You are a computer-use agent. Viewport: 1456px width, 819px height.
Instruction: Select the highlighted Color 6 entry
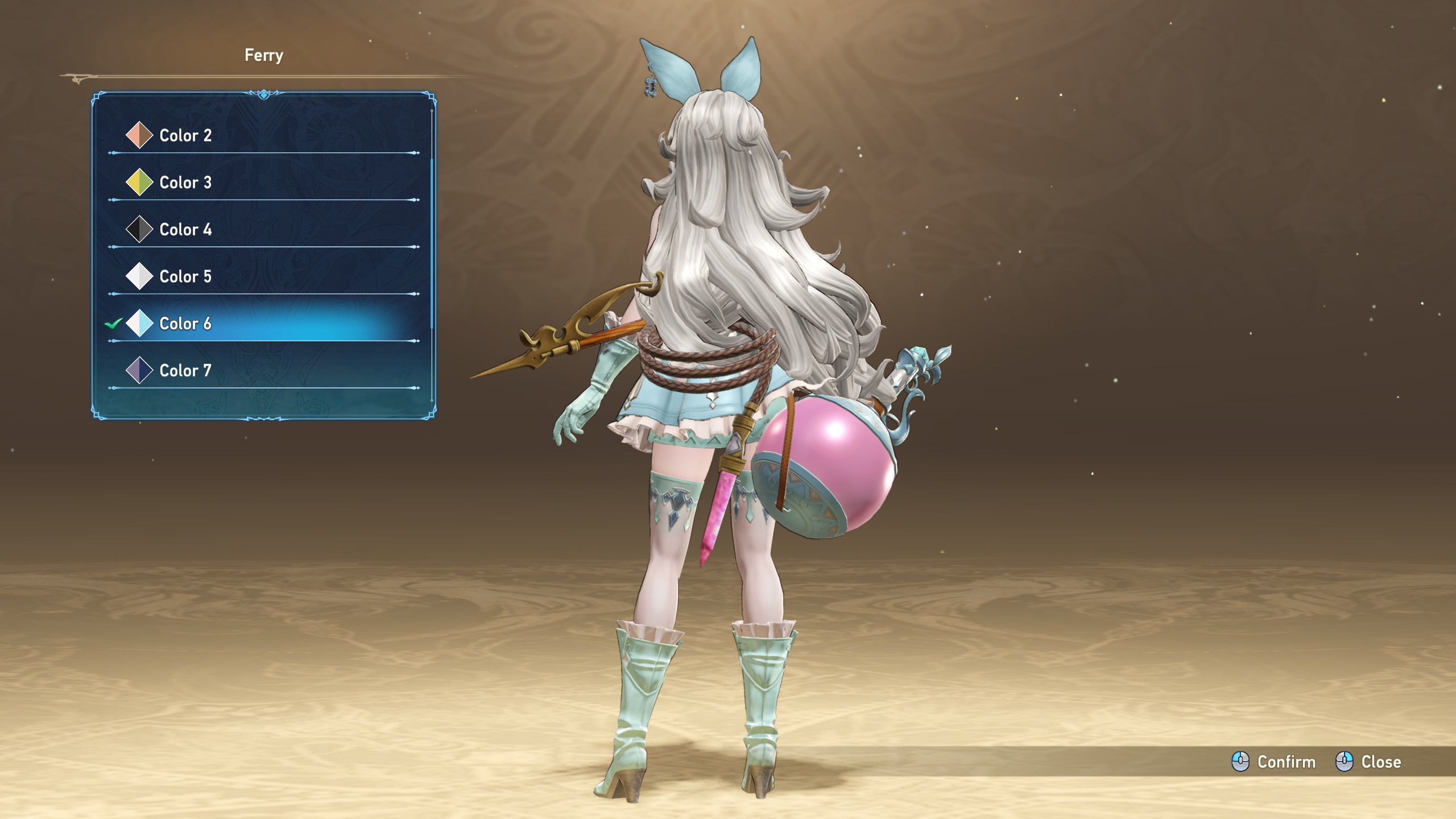tap(185, 324)
